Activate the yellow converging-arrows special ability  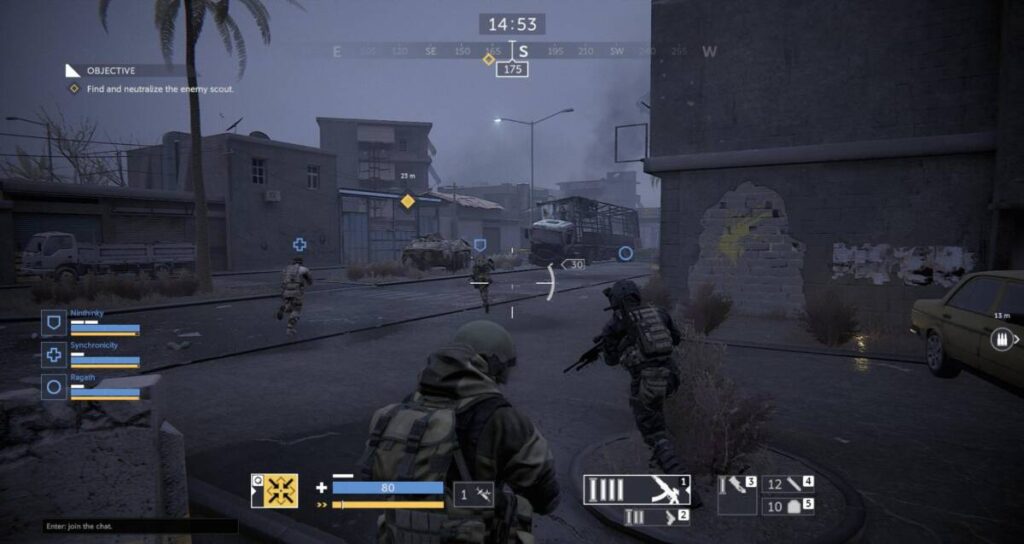[281, 491]
